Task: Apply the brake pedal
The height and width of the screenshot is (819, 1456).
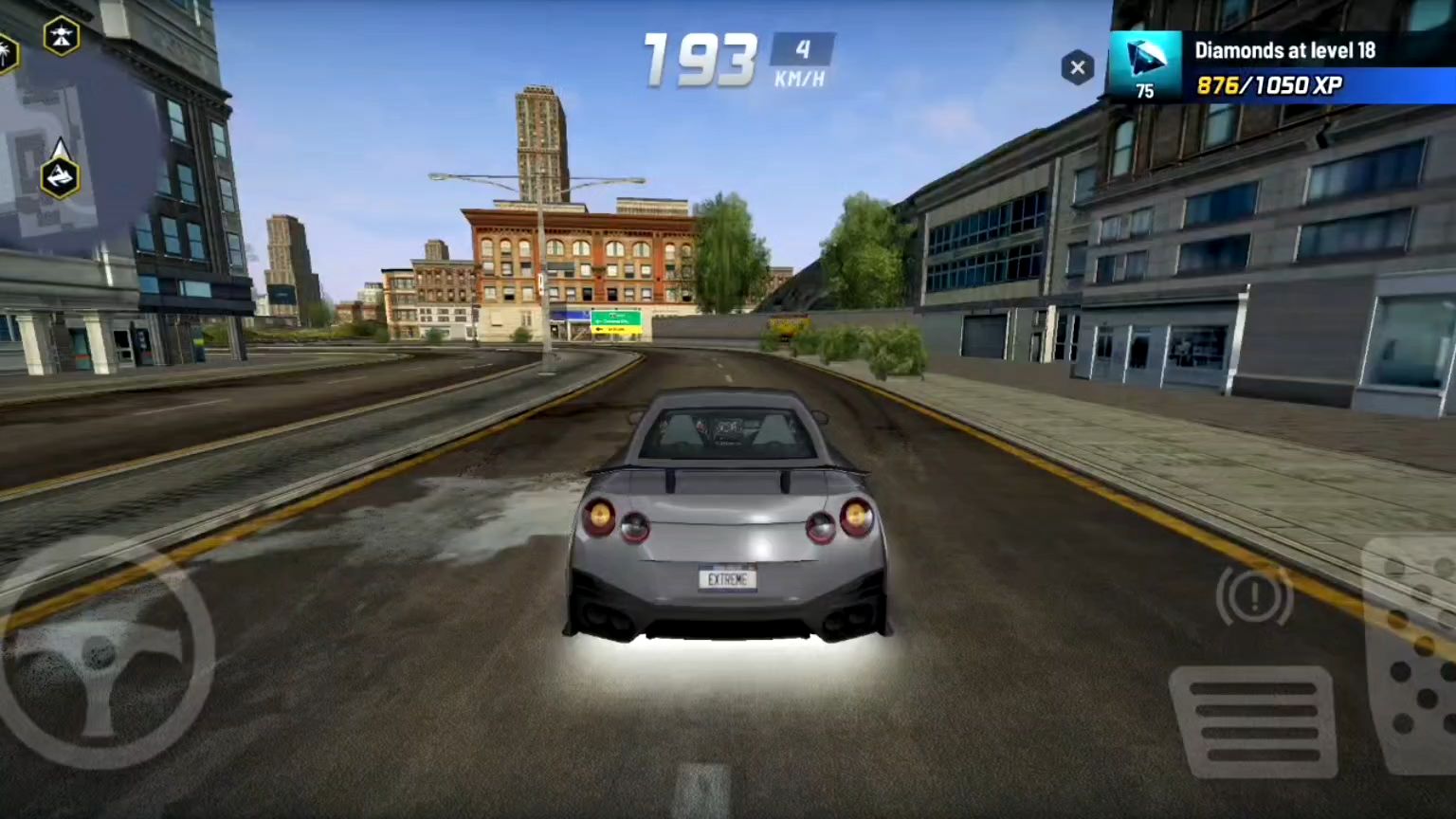Action: 1253,721
